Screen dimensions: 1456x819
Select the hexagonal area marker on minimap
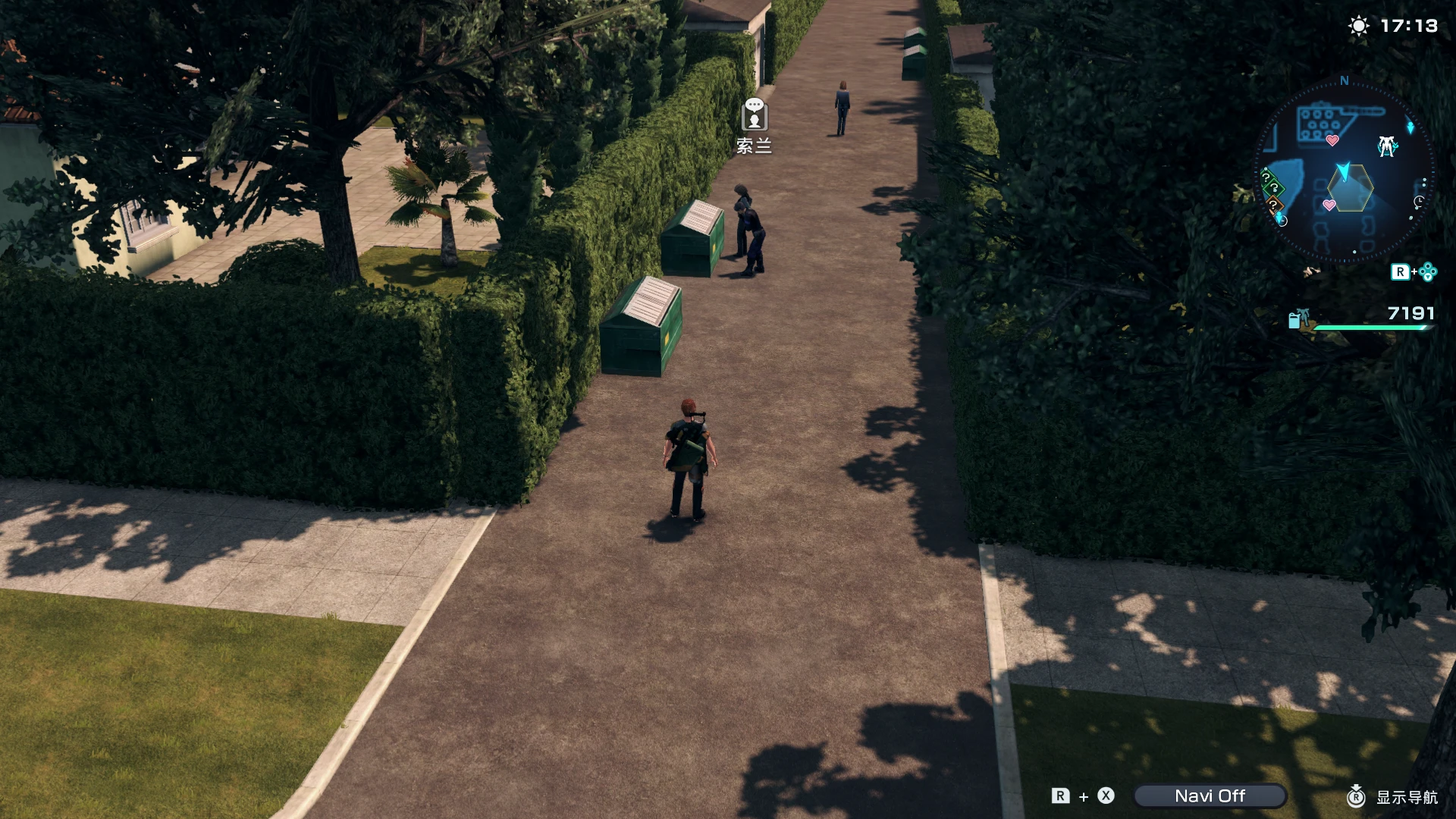(1351, 190)
